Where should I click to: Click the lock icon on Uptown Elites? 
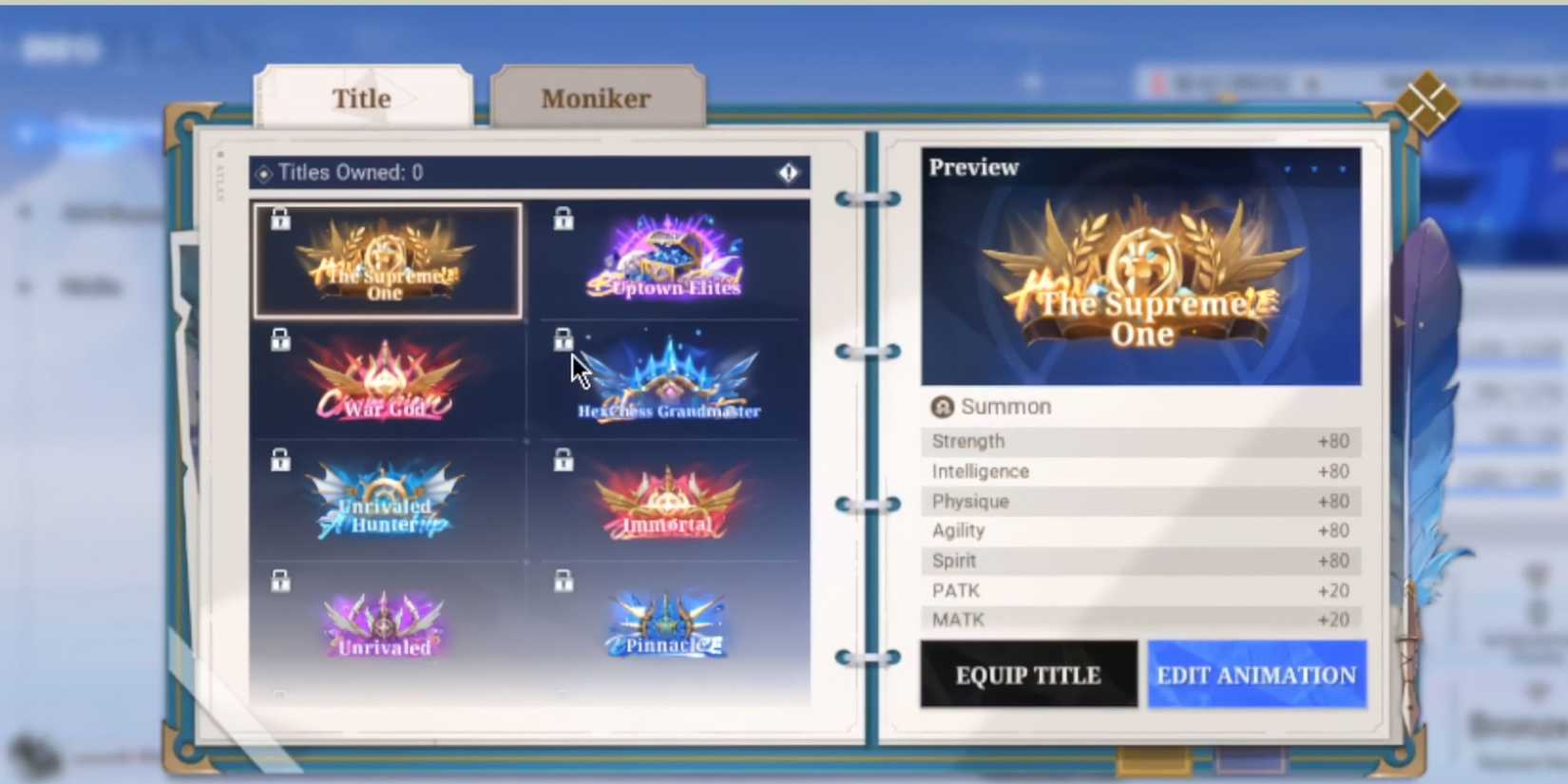[x=563, y=219]
